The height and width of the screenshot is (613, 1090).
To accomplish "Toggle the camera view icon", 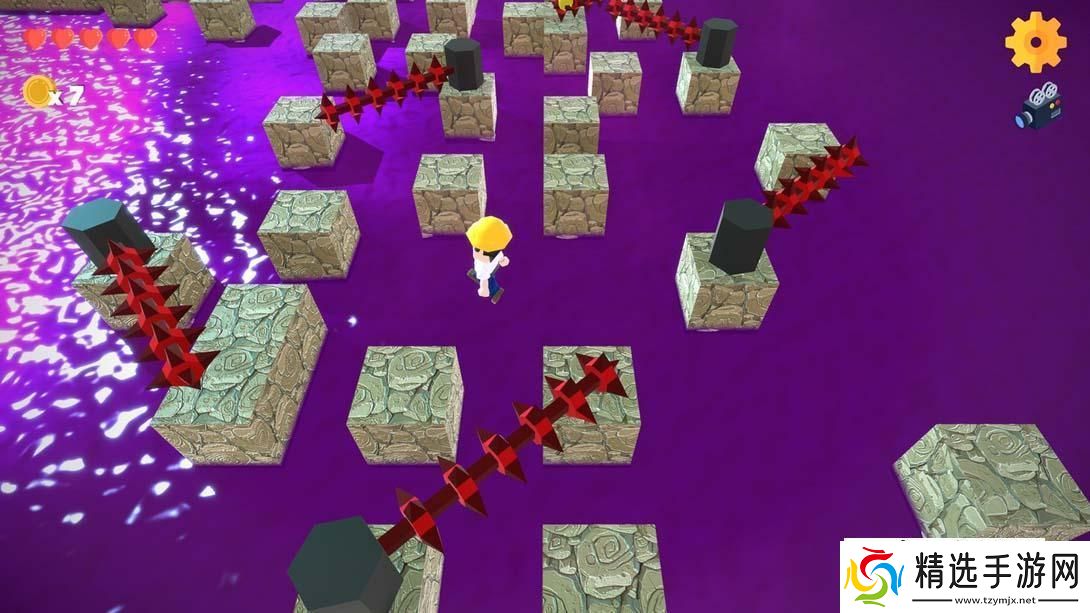I will click(1039, 106).
